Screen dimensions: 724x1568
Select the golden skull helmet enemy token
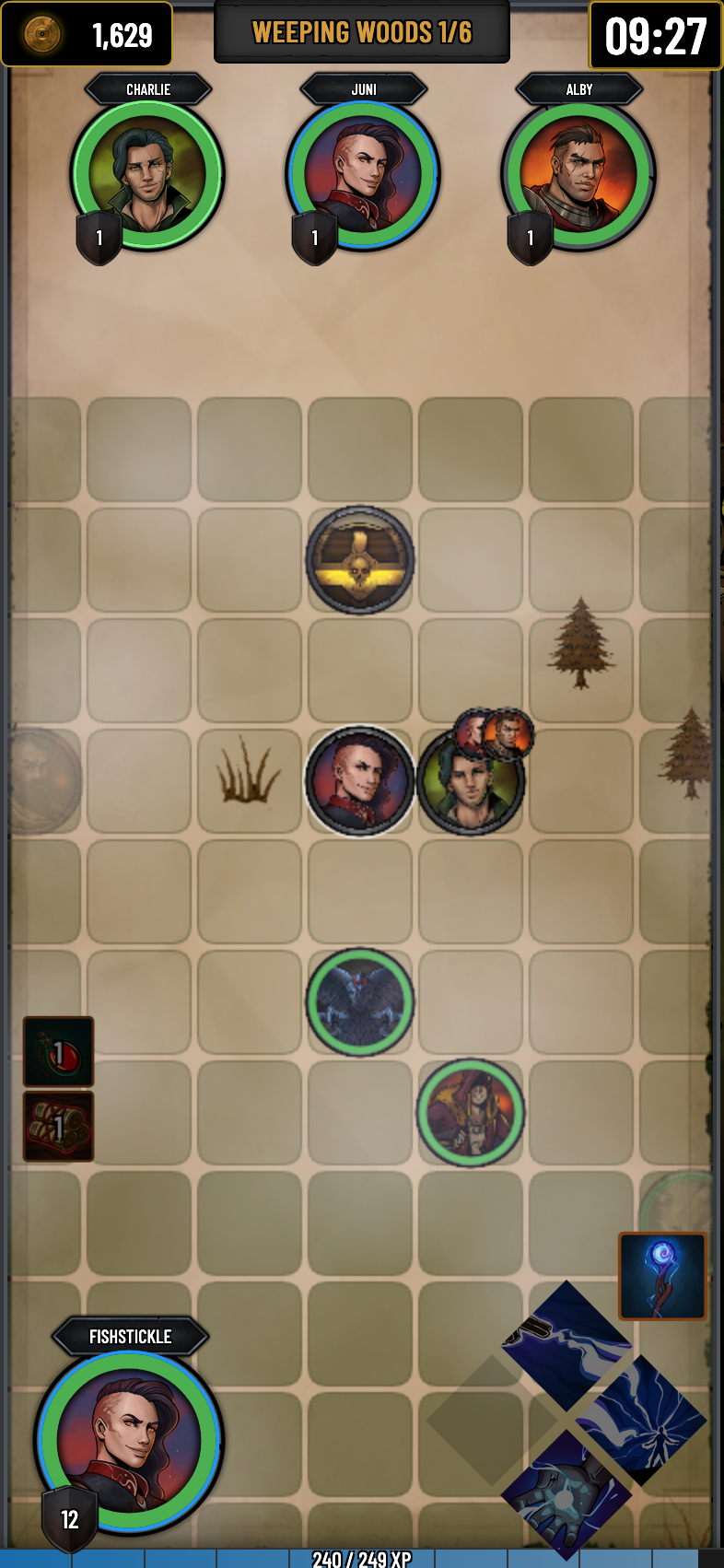click(360, 559)
